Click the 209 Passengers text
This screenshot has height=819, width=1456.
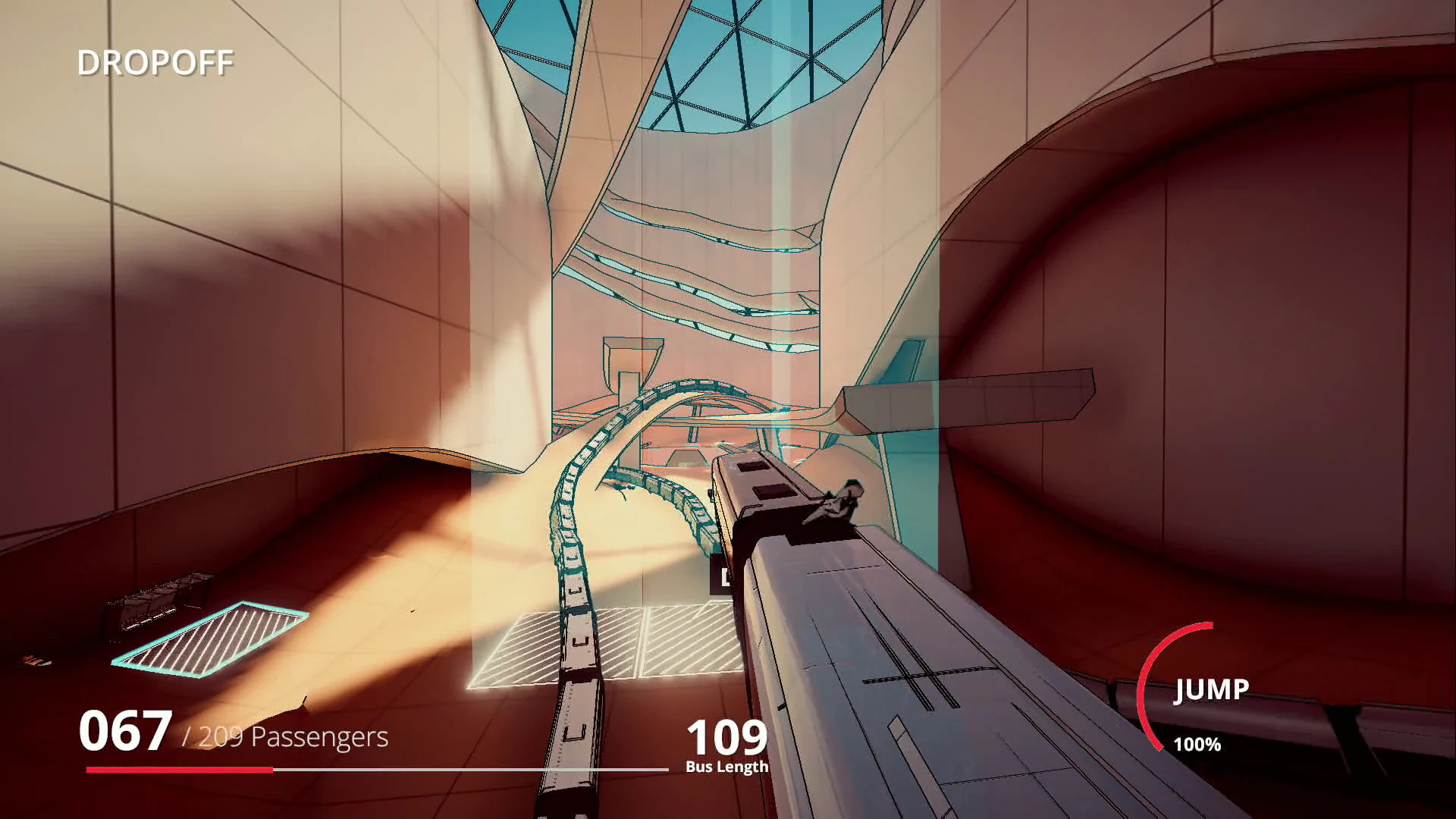click(284, 737)
